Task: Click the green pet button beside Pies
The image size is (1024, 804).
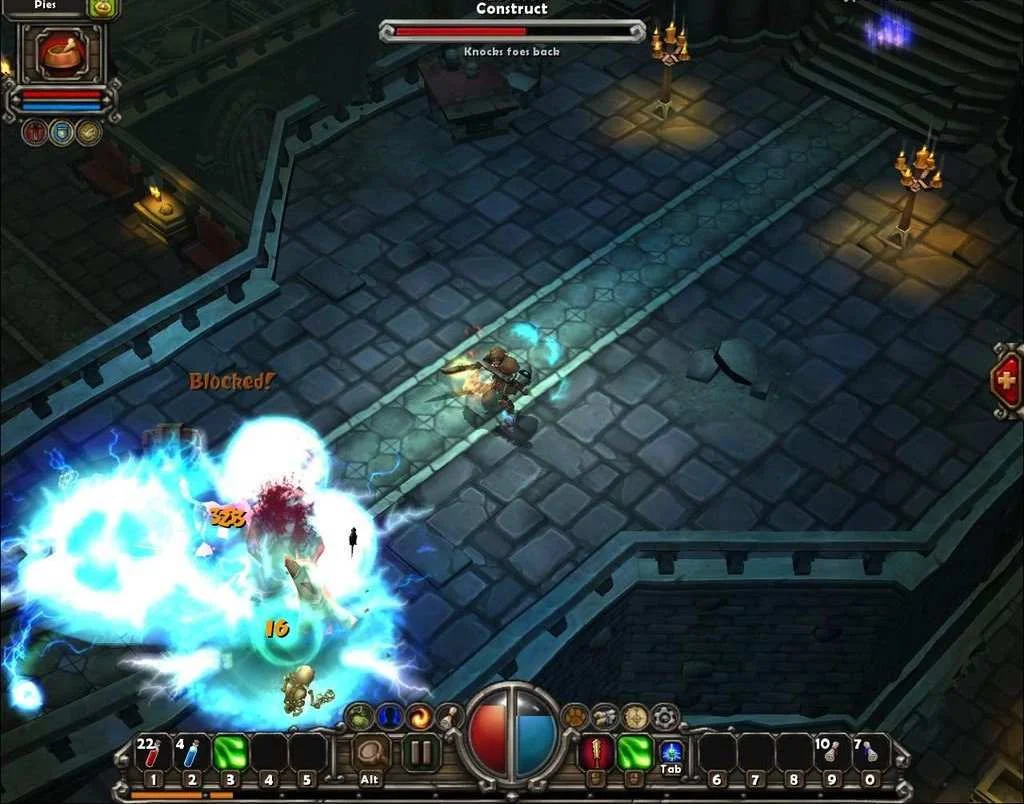Action: [102, 8]
